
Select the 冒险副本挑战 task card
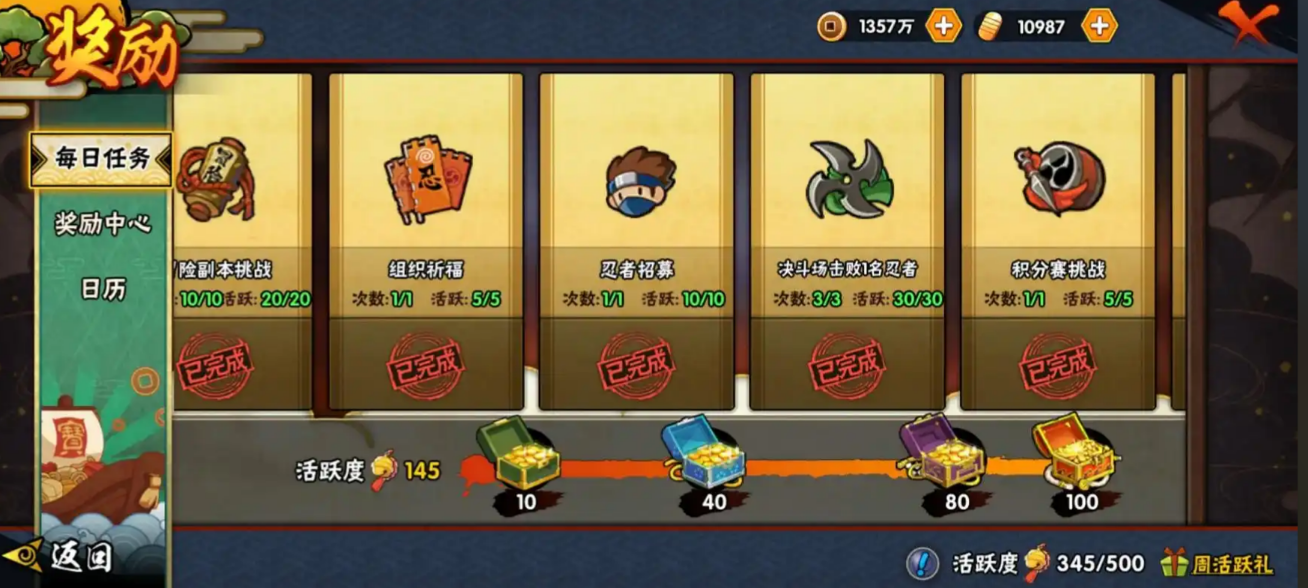click(240, 240)
